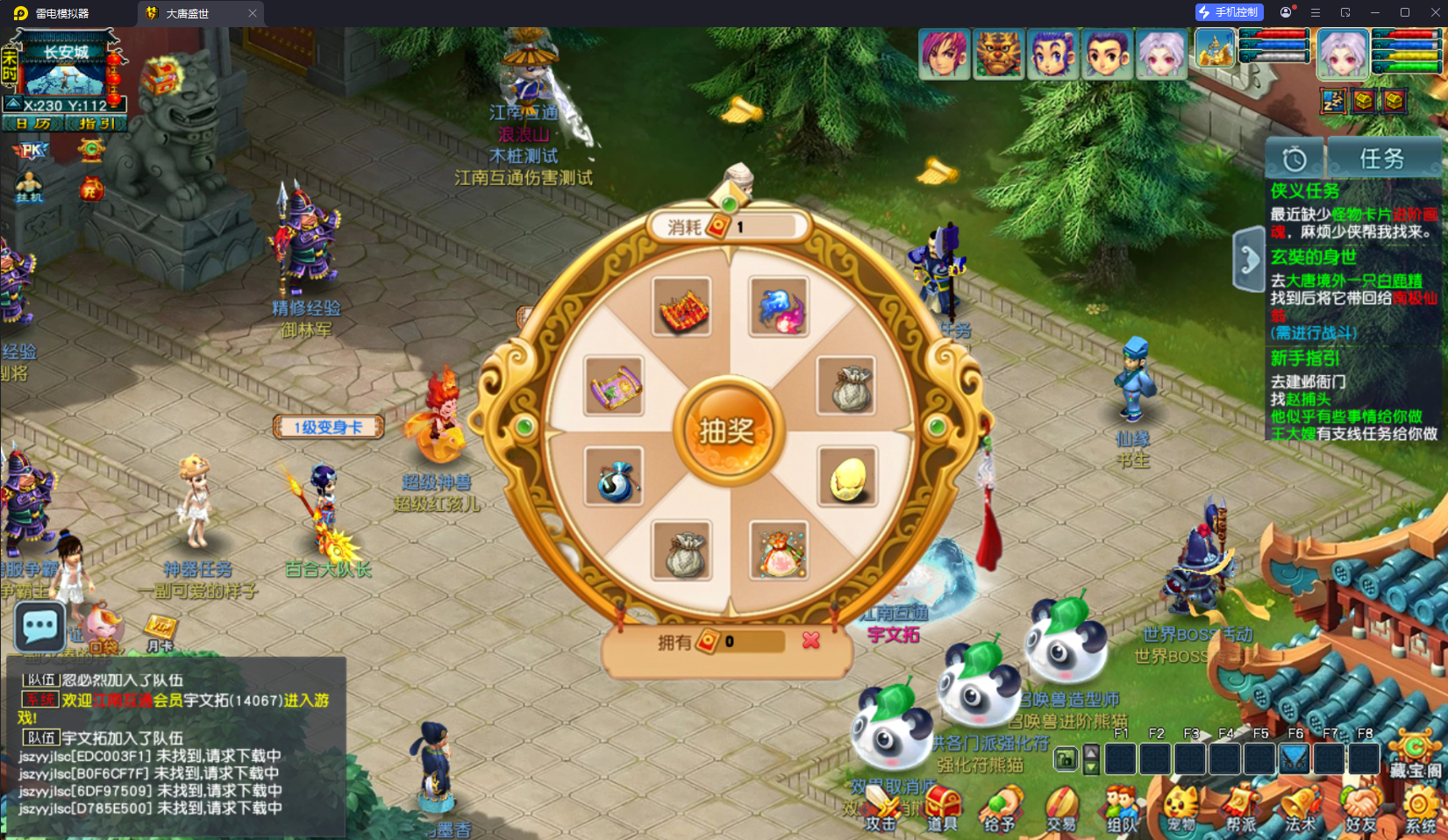Switch to the 任务 quest tab
The width and height of the screenshot is (1448, 840).
pos(1382,159)
